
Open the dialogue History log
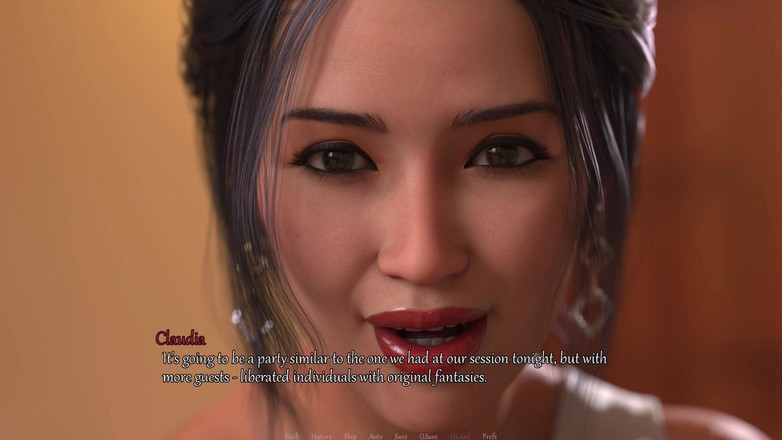[x=321, y=436]
